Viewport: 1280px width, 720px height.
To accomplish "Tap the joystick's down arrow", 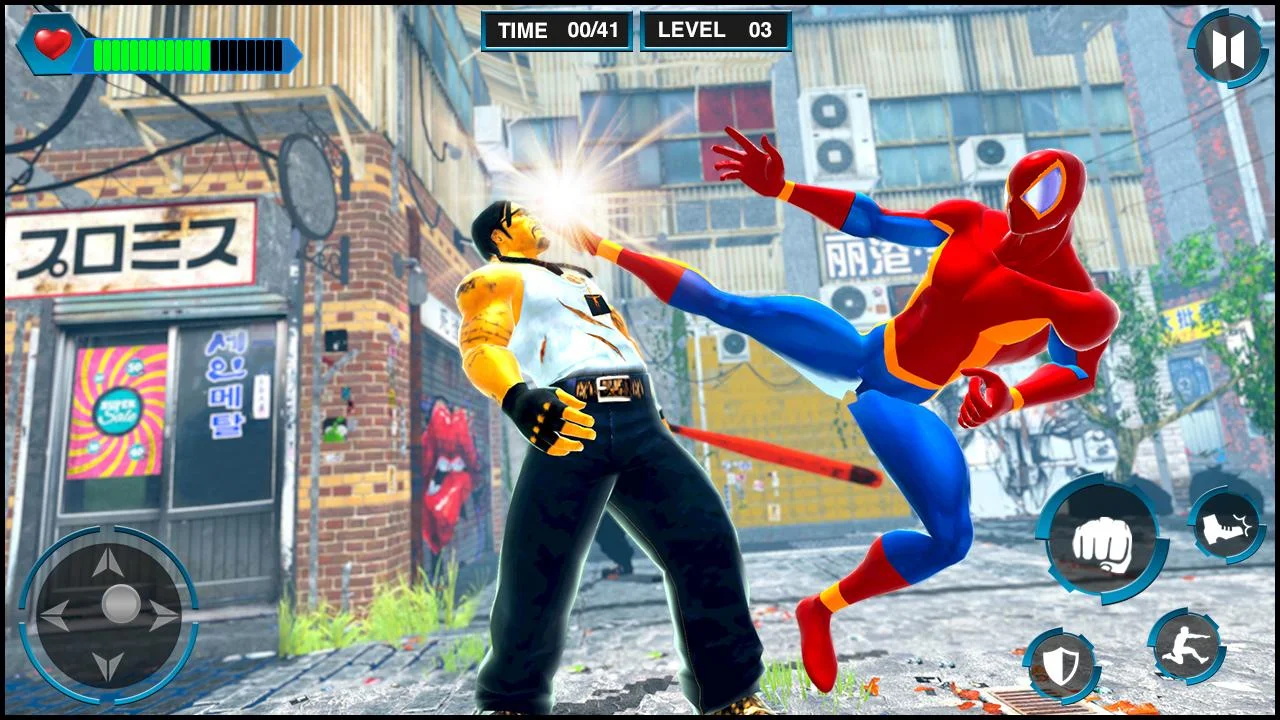I will pos(108,665).
